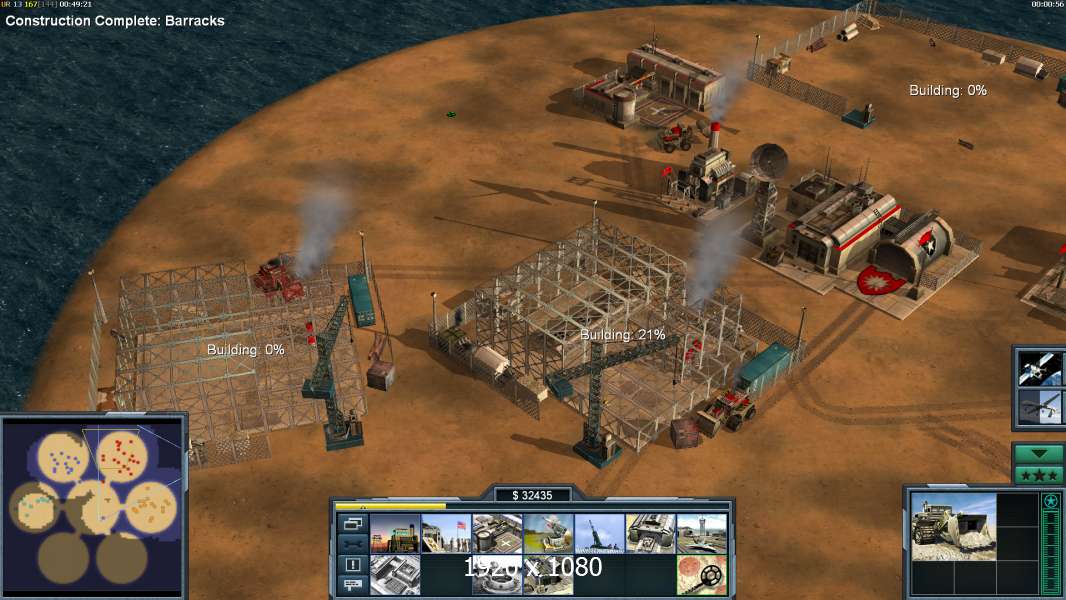Click the exclamation mark button
The height and width of the screenshot is (600, 1066).
pyautogui.click(x=352, y=564)
